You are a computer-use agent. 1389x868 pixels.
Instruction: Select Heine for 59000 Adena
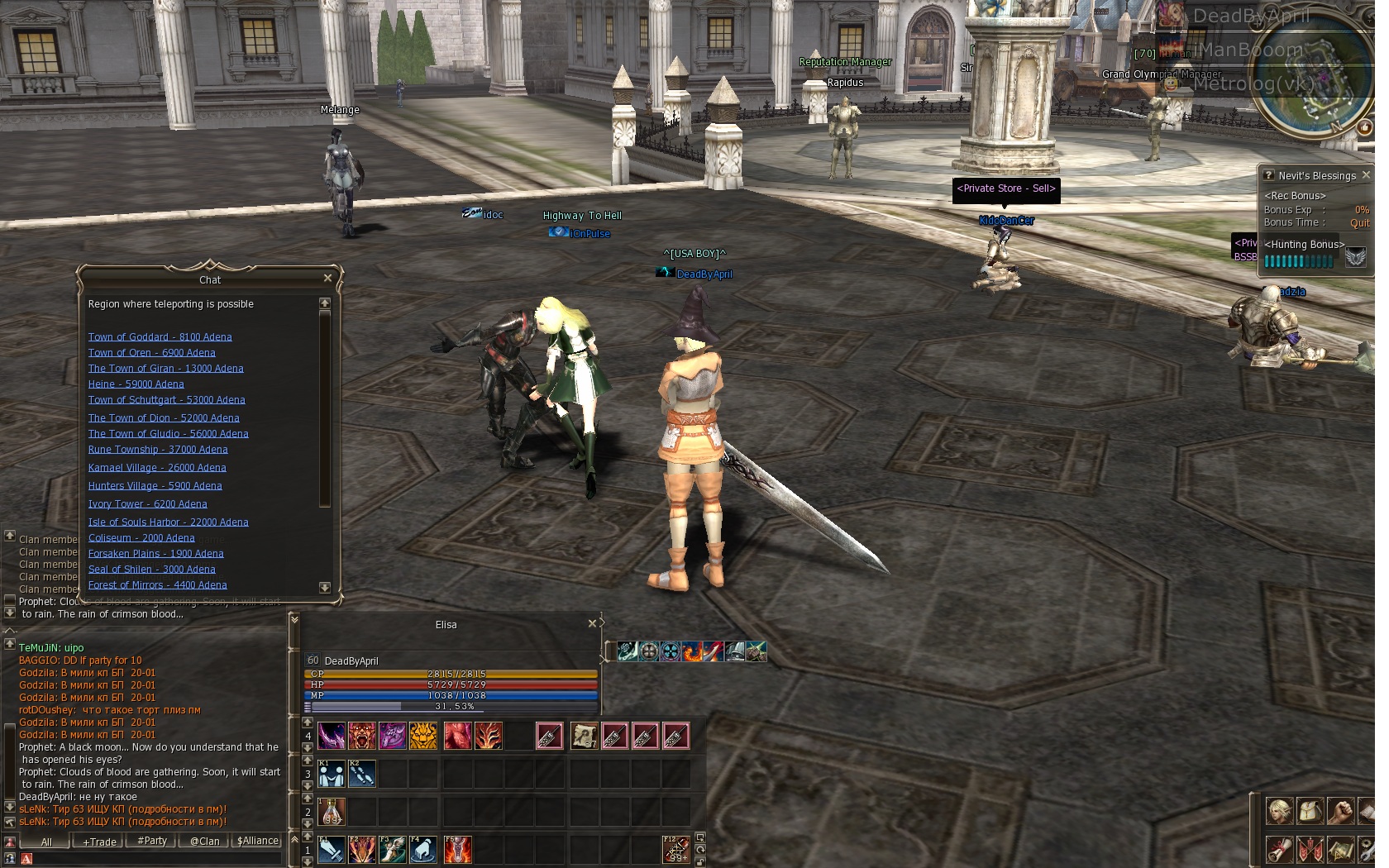[x=136, y=384]
